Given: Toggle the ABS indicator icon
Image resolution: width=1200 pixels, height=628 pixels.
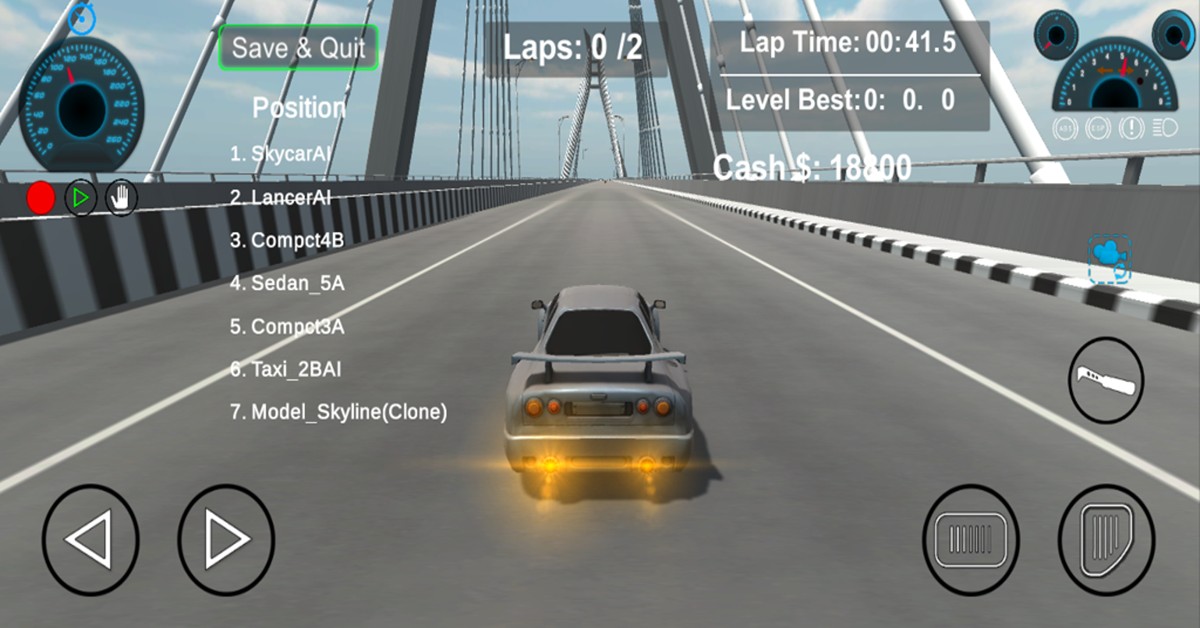Looking at the screenshot, I should click(x=1066, y=128).
